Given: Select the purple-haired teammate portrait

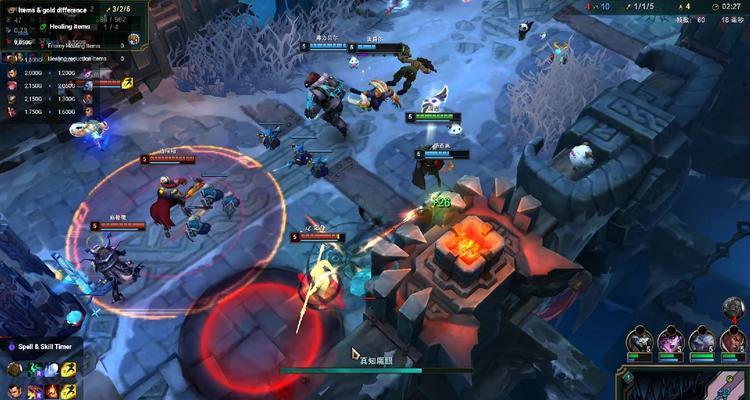Looking at the screenshot, I should (671, 341).
